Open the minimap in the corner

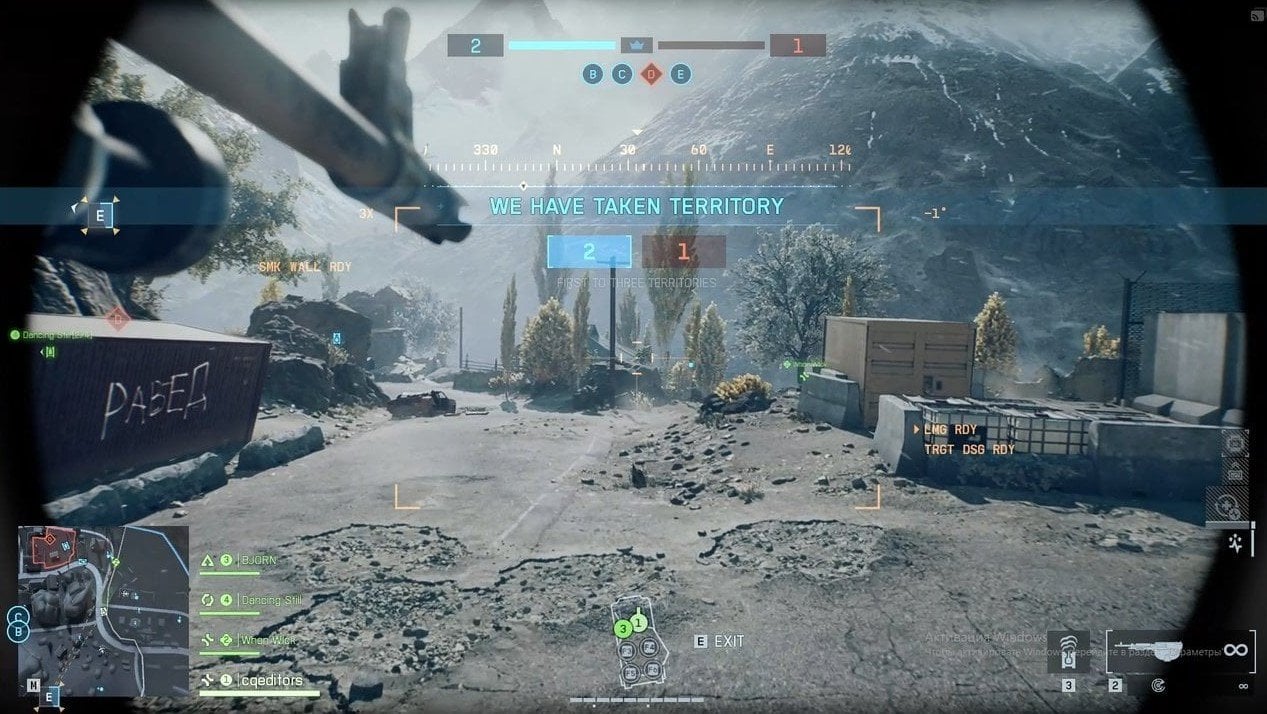[103, 610]
